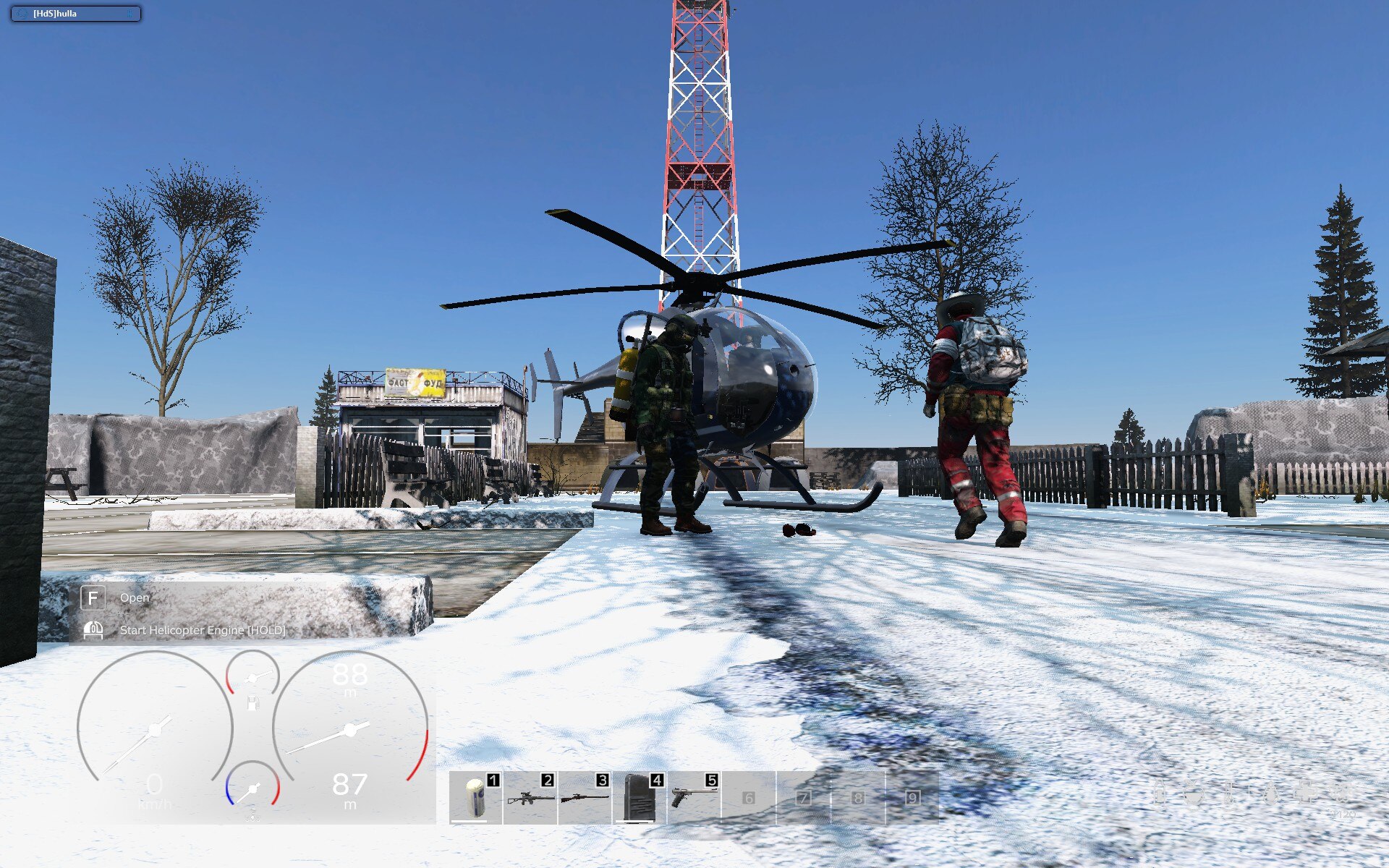Equip the long bolt-action rifle in slot 3
The height and width of the screenshot is (868, 1389).
pos(585,798)
